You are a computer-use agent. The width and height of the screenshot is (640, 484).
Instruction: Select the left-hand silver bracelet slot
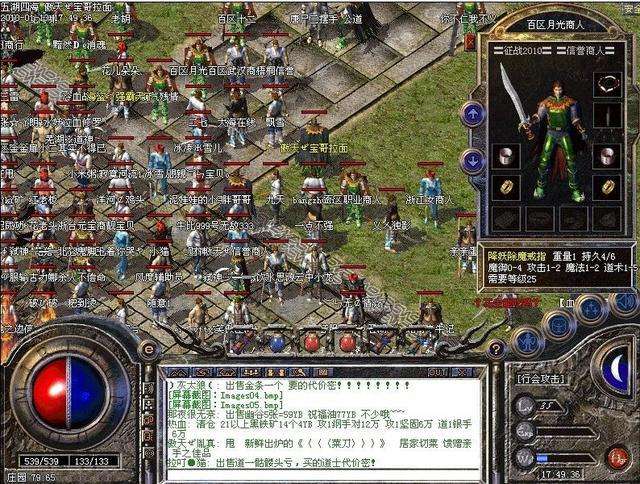click(504, 155)
